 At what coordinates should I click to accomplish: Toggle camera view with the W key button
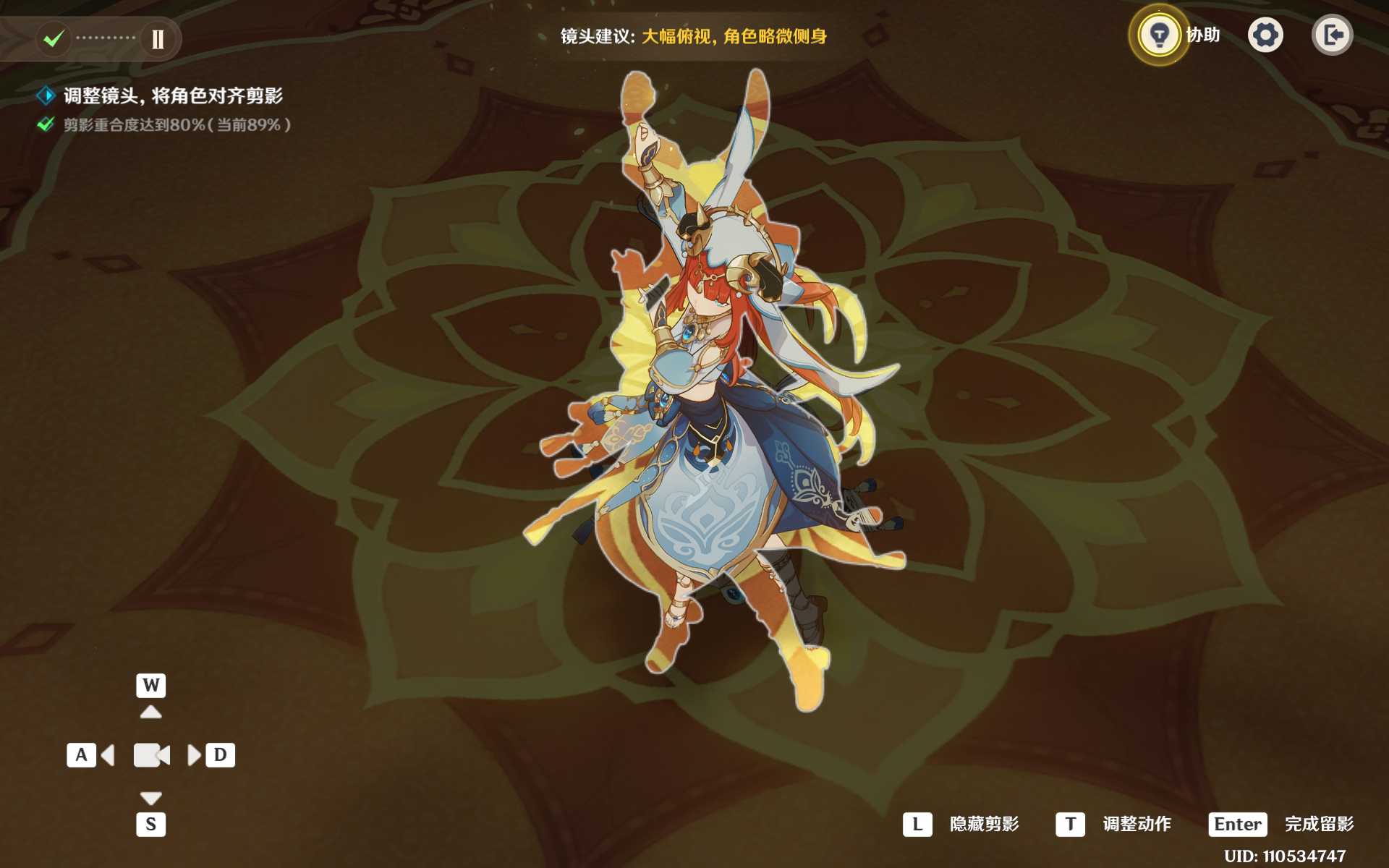pos(150,686)
